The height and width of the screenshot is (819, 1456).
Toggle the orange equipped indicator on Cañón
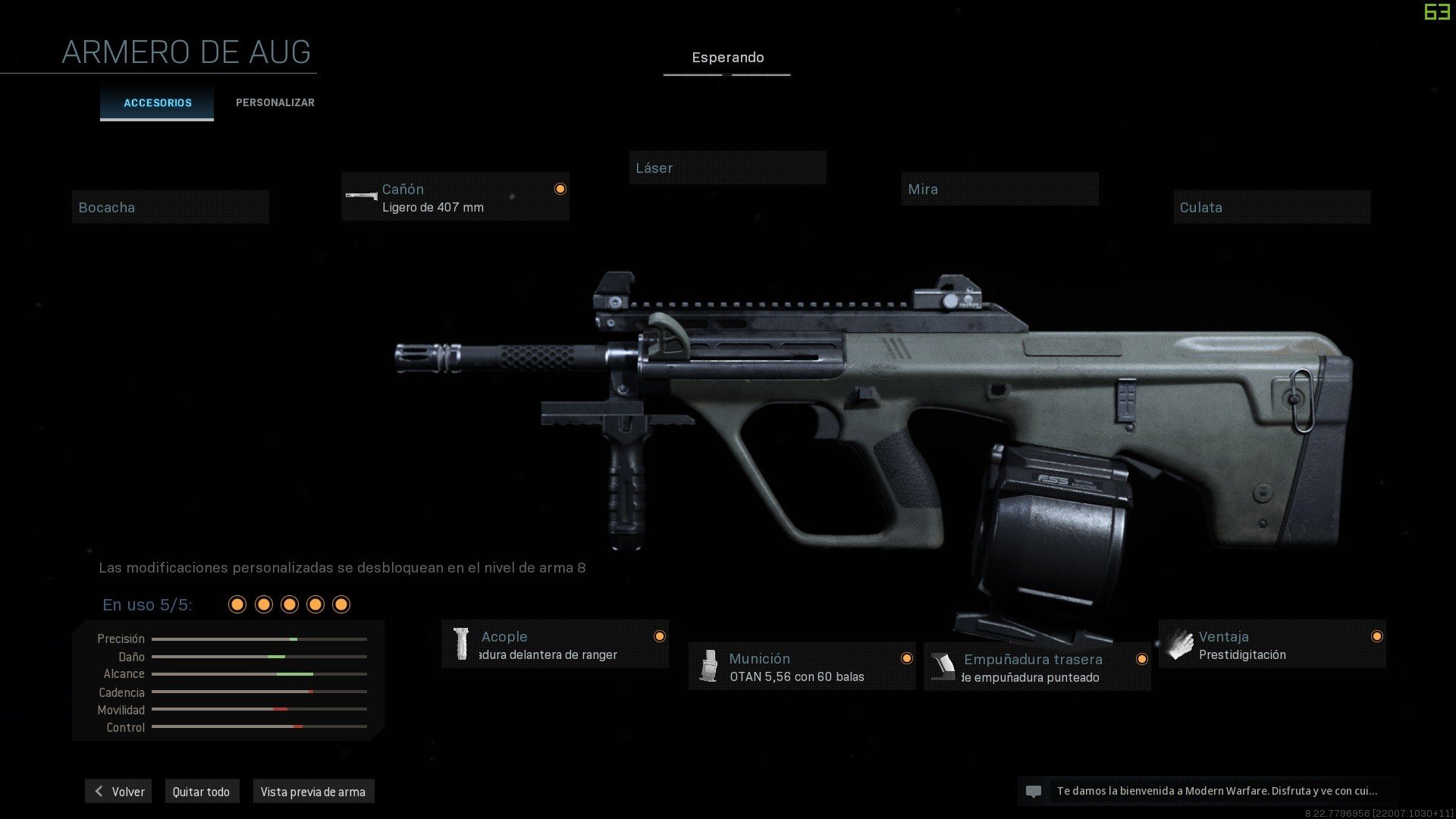[560, 189]
